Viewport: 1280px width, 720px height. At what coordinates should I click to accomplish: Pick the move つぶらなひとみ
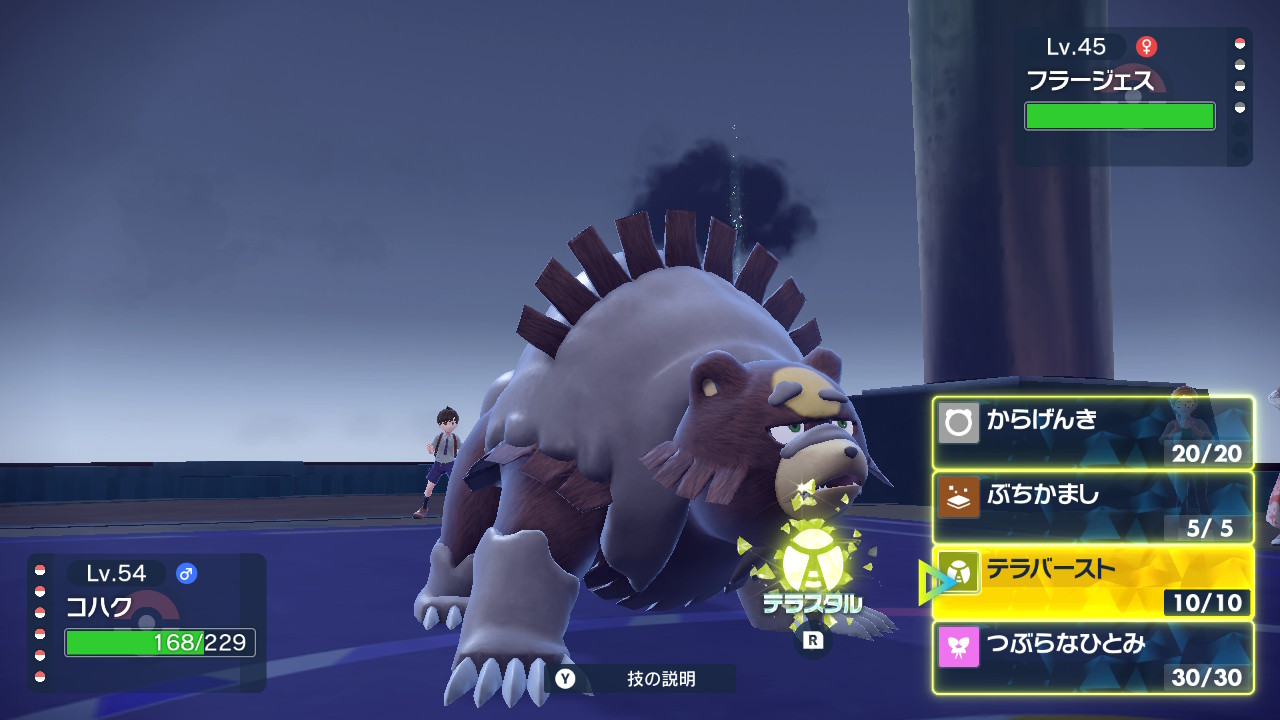point(1093,657)
